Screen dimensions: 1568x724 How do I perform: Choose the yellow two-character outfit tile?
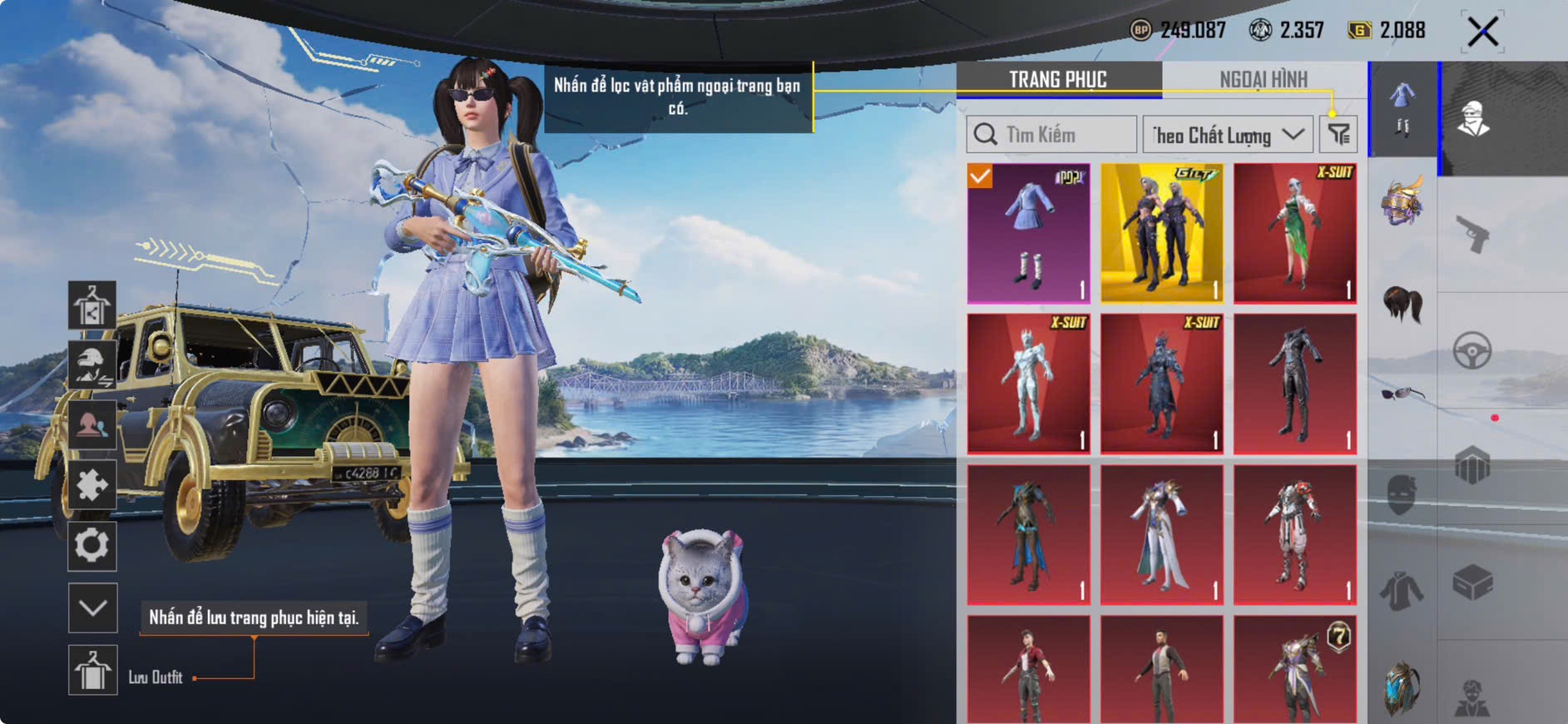click(x=1161, y=233)
